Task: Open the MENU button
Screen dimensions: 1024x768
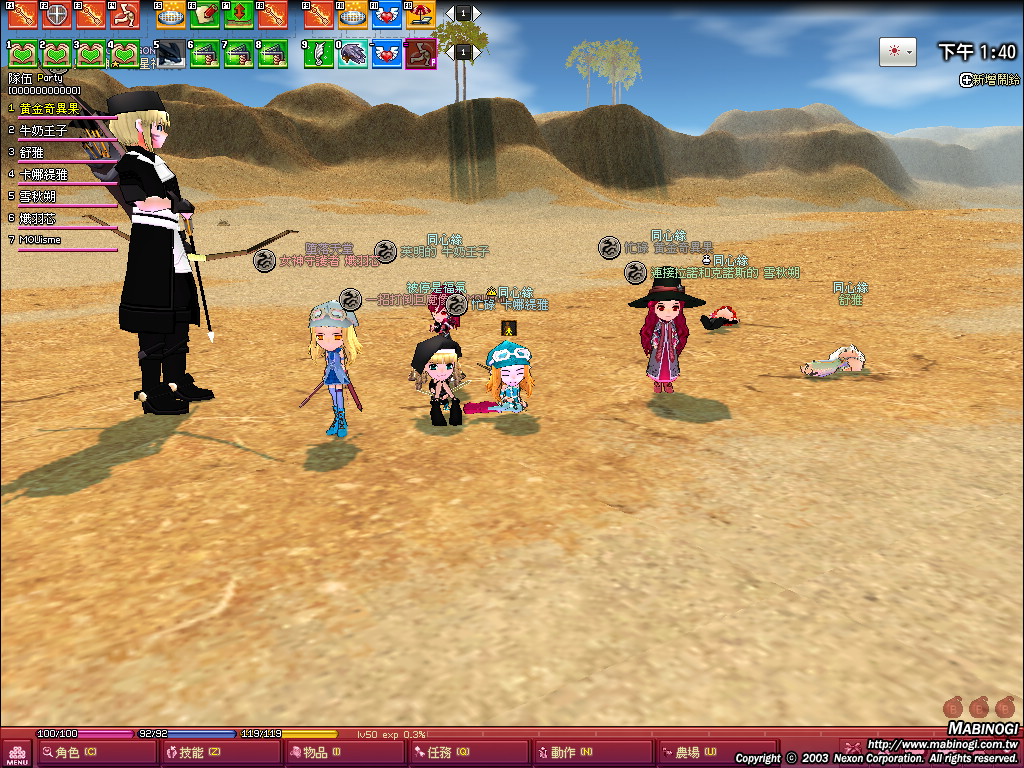Action: click(17, 754)
